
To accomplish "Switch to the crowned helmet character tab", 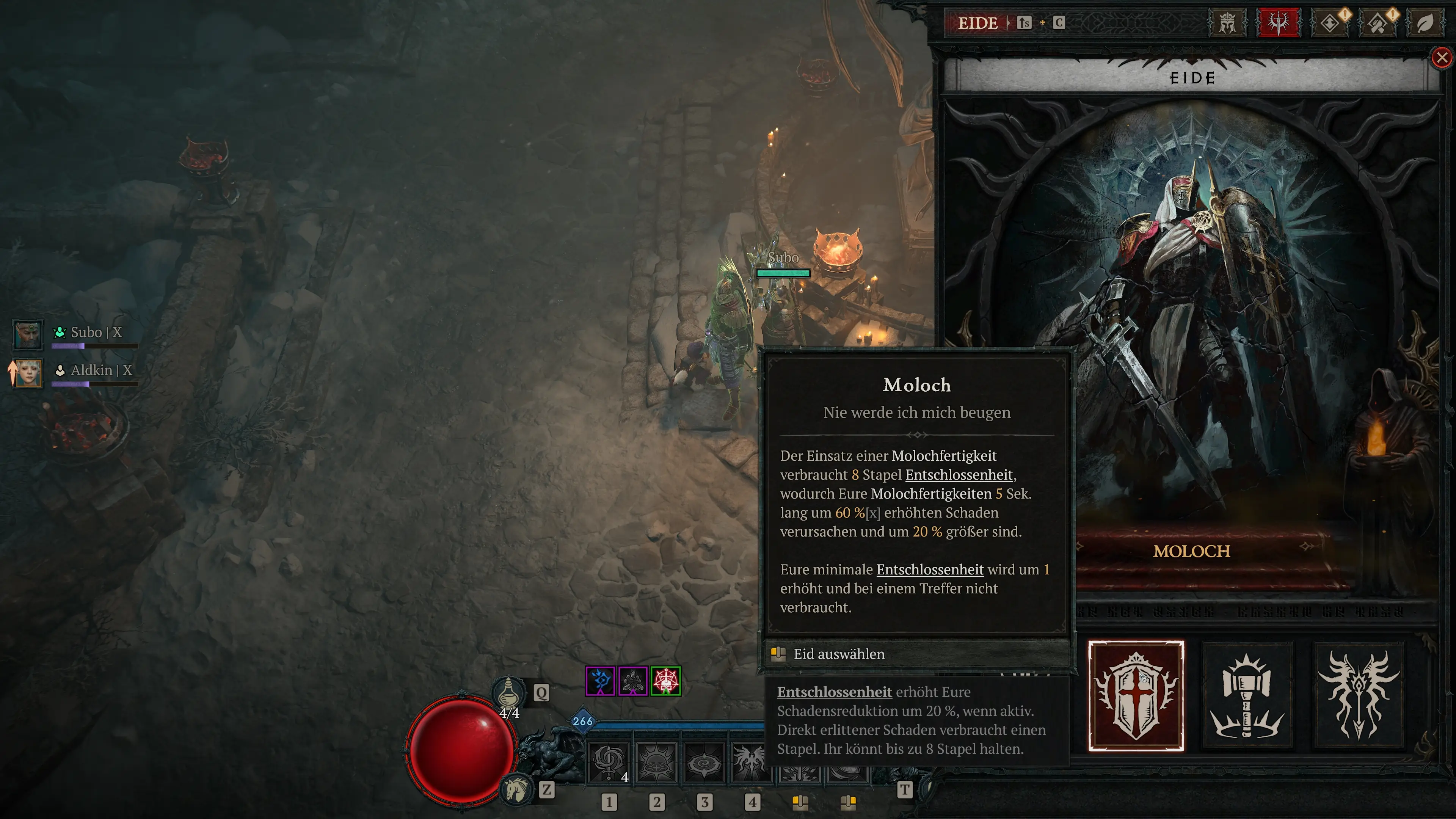I will [x=1227, y=23].
